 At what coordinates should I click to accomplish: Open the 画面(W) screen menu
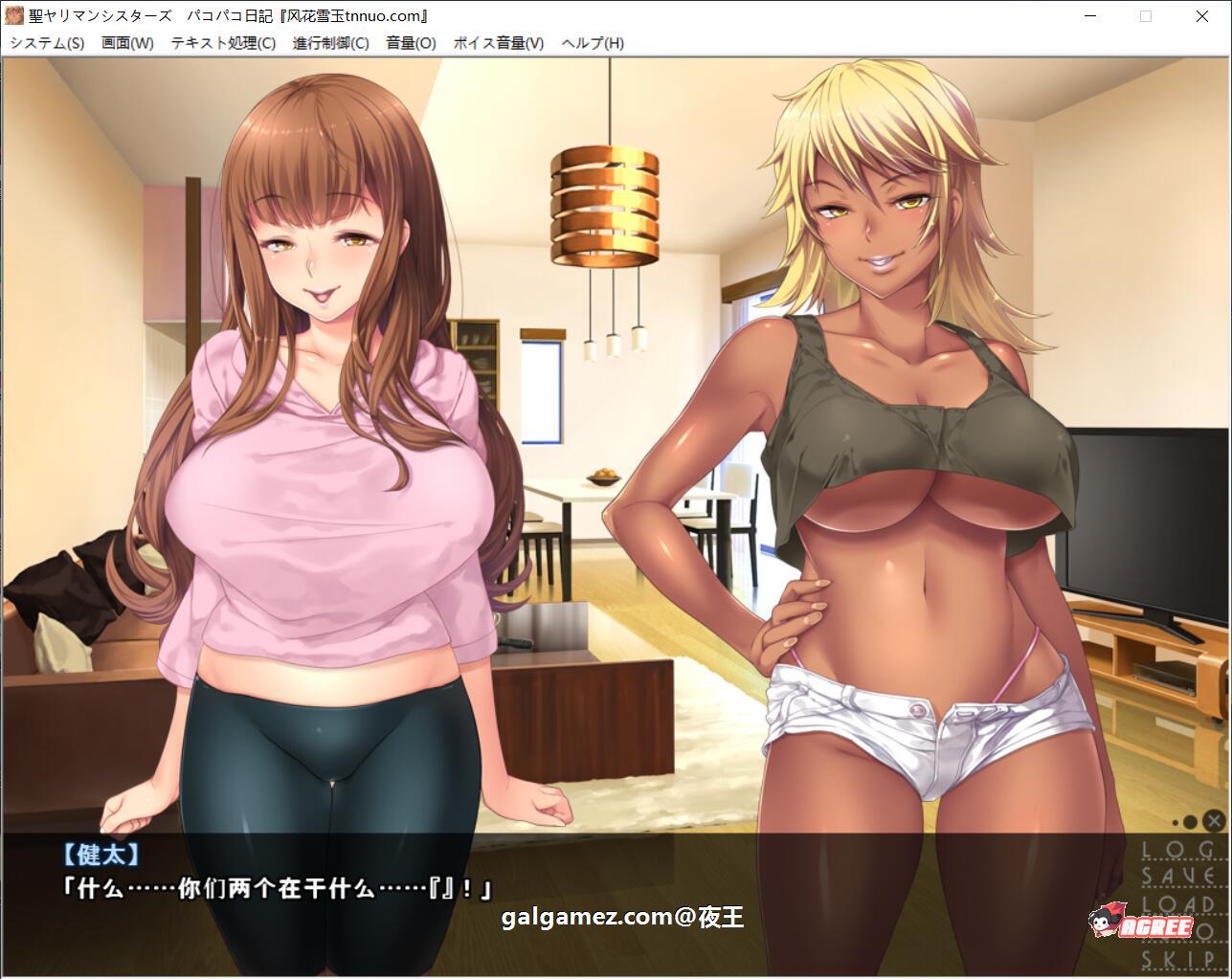pos(128,43)
